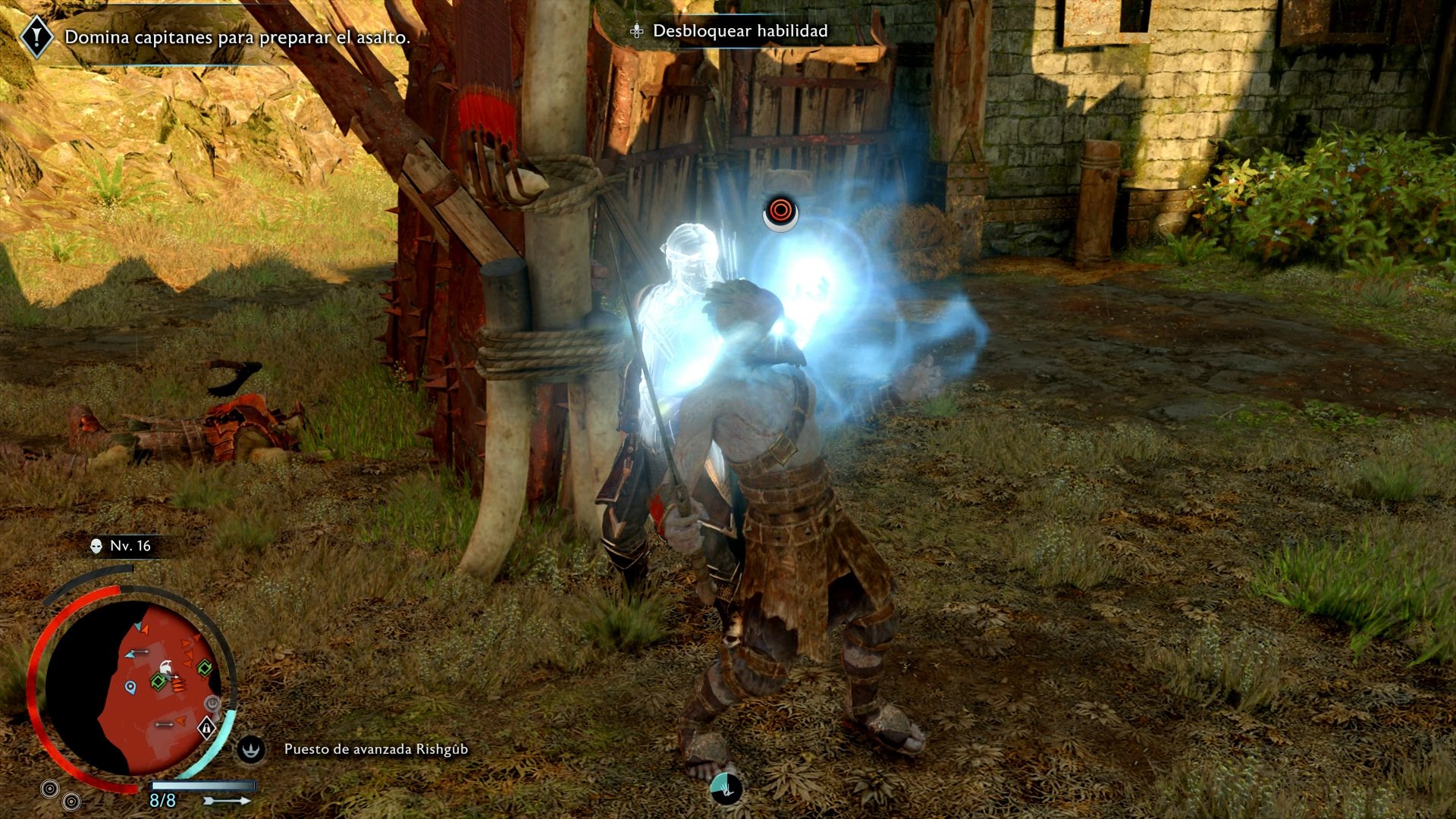Click the padlock marker on the minimap

point(206,729)
